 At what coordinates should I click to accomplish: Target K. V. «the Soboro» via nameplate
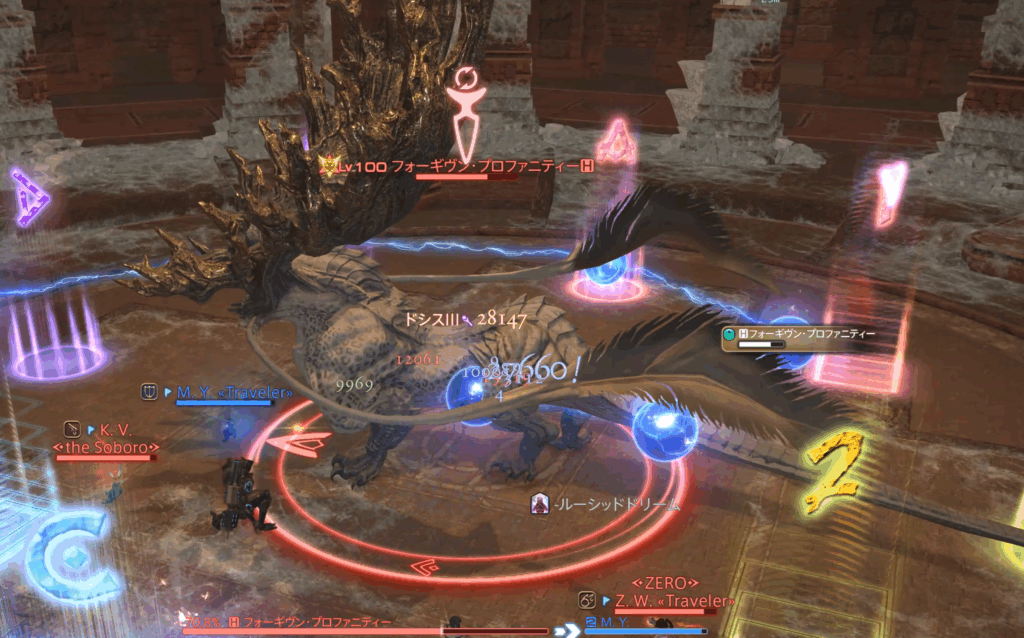coord(107,438)
